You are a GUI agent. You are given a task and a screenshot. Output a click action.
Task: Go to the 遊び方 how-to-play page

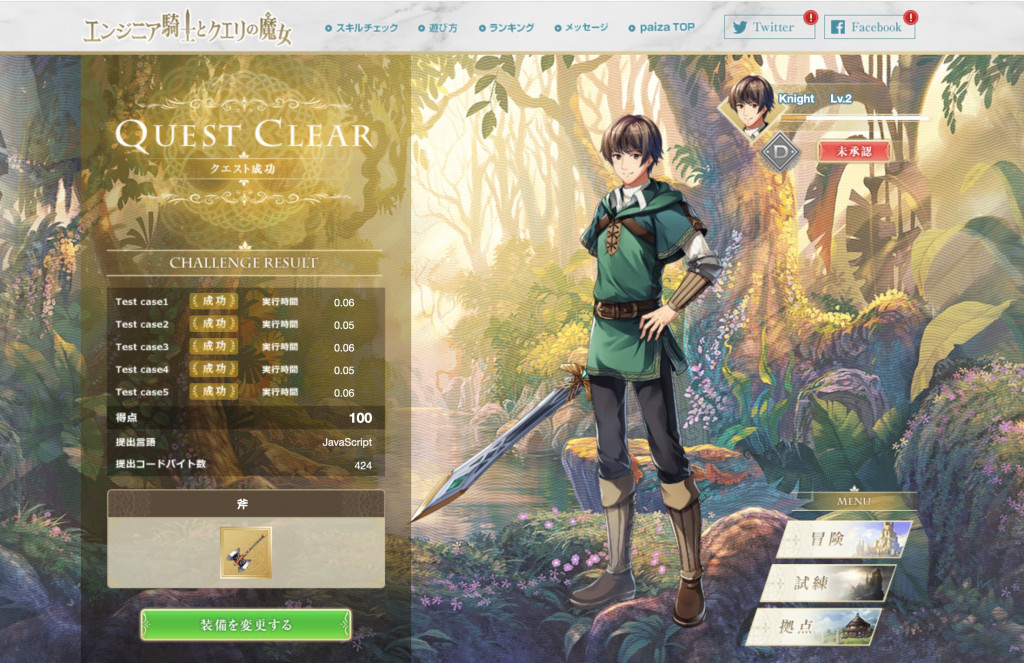tap(438, 27)
